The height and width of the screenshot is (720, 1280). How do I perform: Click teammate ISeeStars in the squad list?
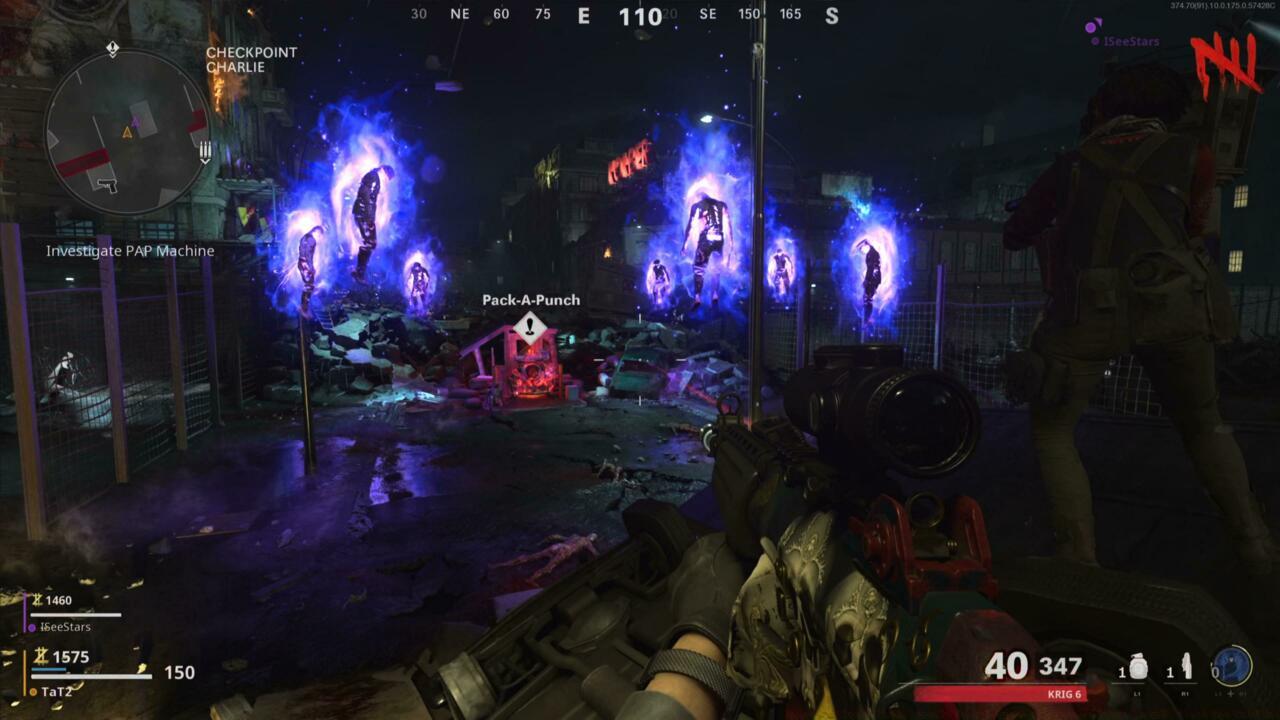coord(65,627)
